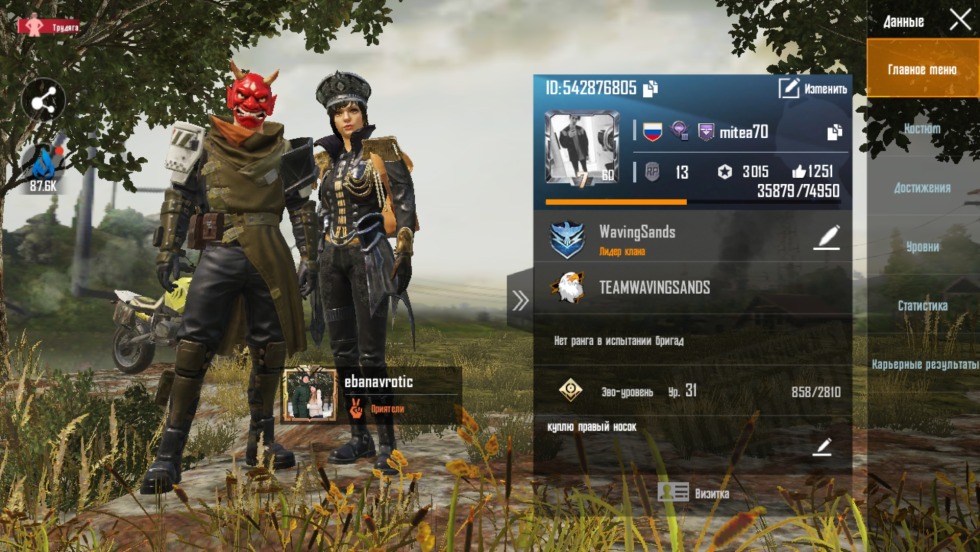Copy the player ID number

point(650,89)
